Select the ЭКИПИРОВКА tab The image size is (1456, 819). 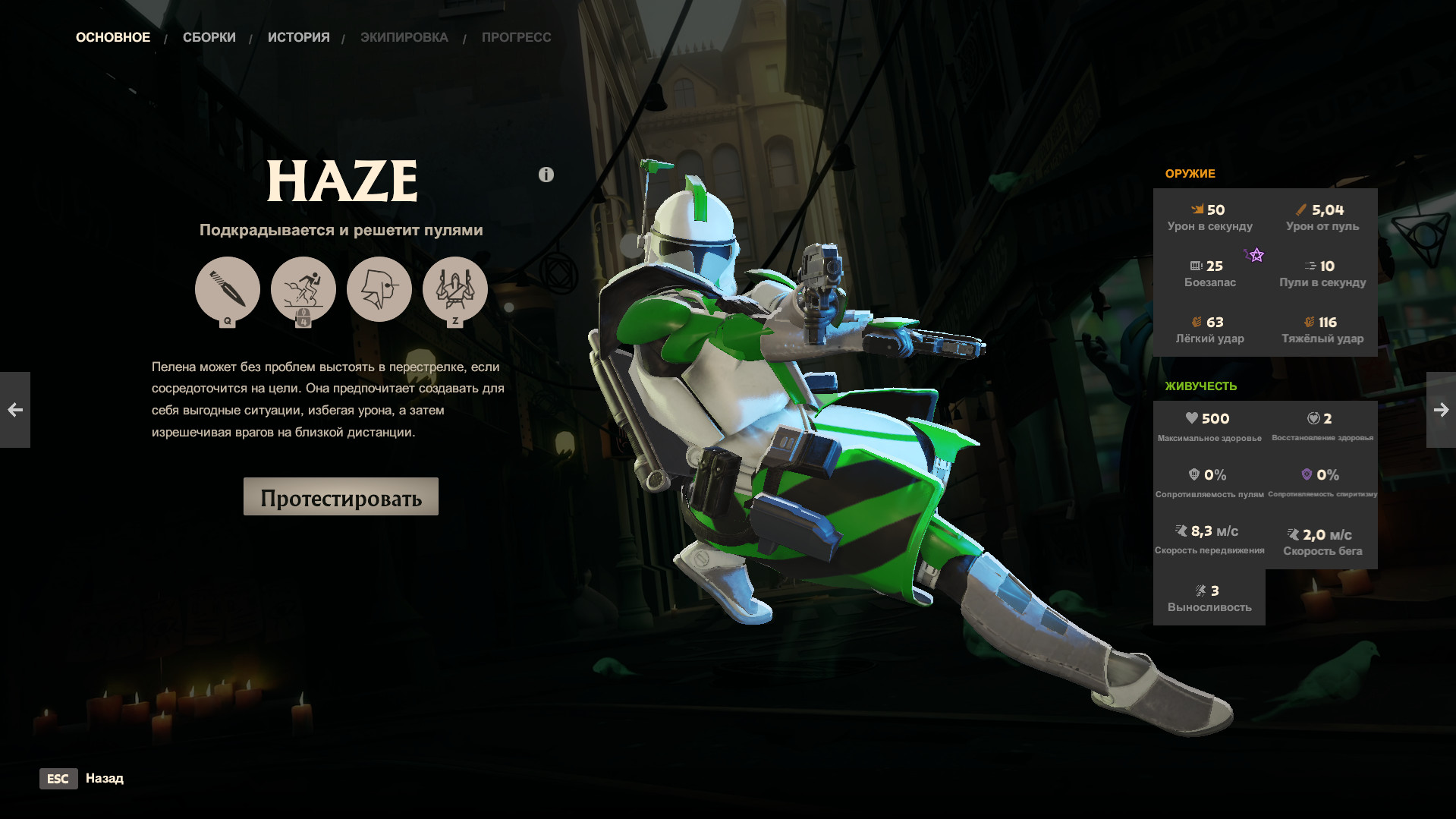[405, 36]
